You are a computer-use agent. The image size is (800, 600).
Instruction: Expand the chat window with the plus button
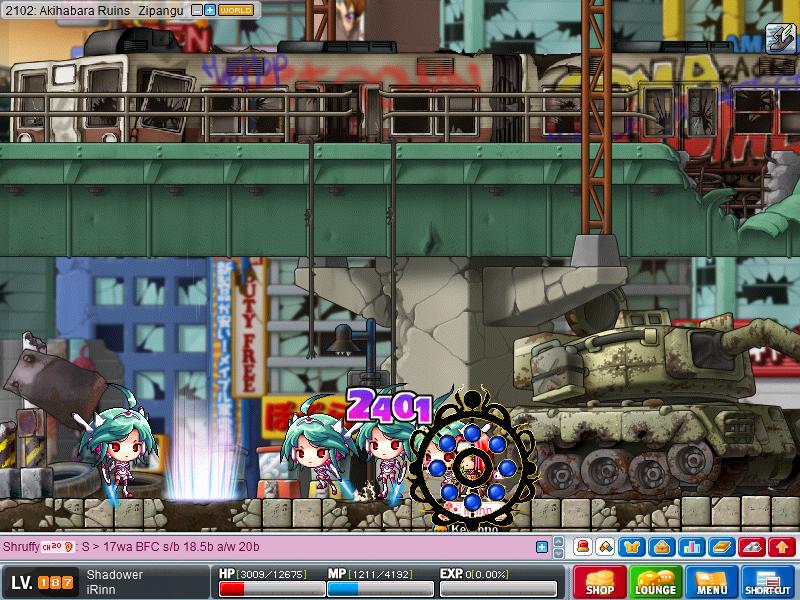[x=542, y=547]
